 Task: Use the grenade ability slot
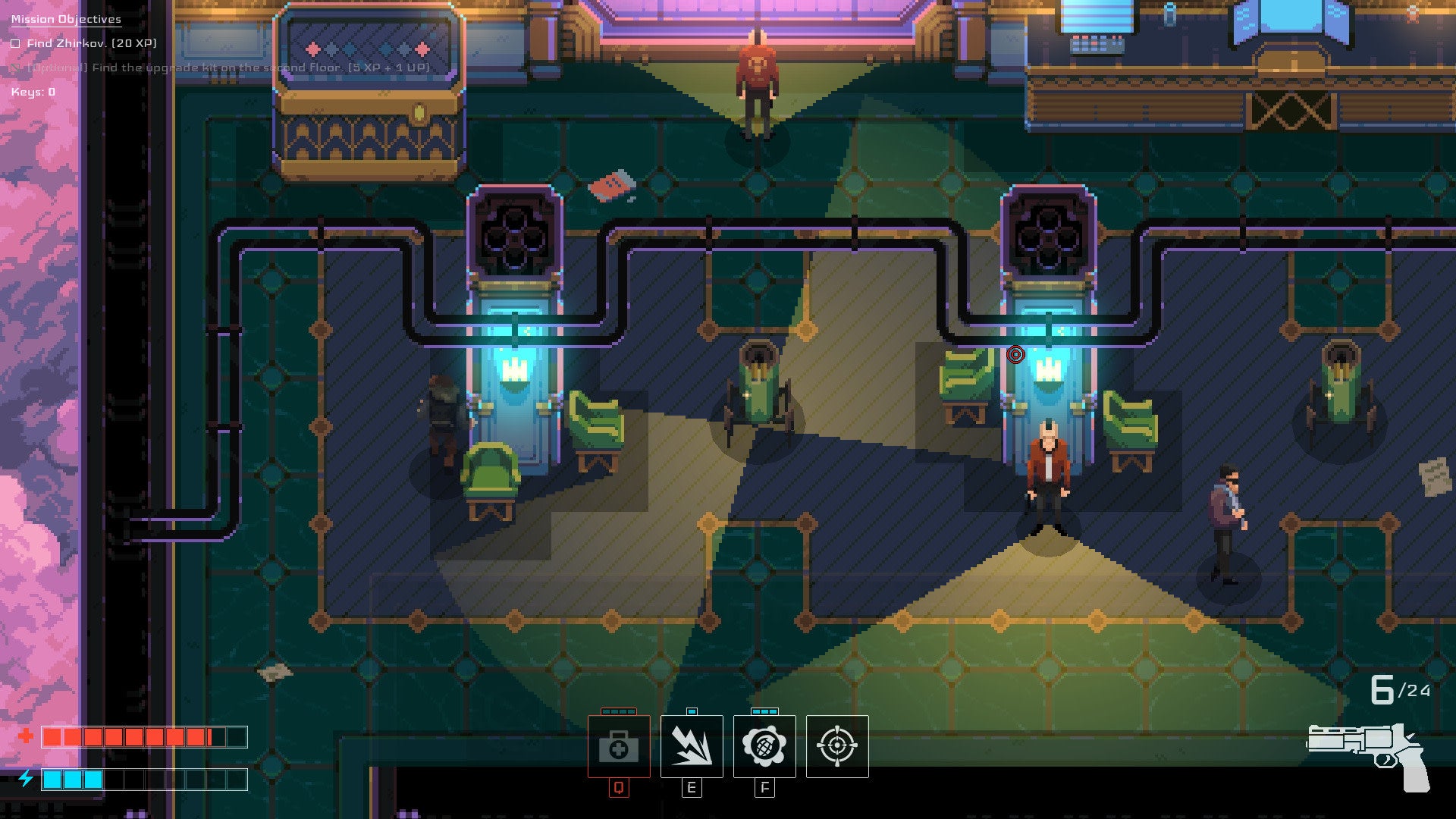[x=764, y=747]
